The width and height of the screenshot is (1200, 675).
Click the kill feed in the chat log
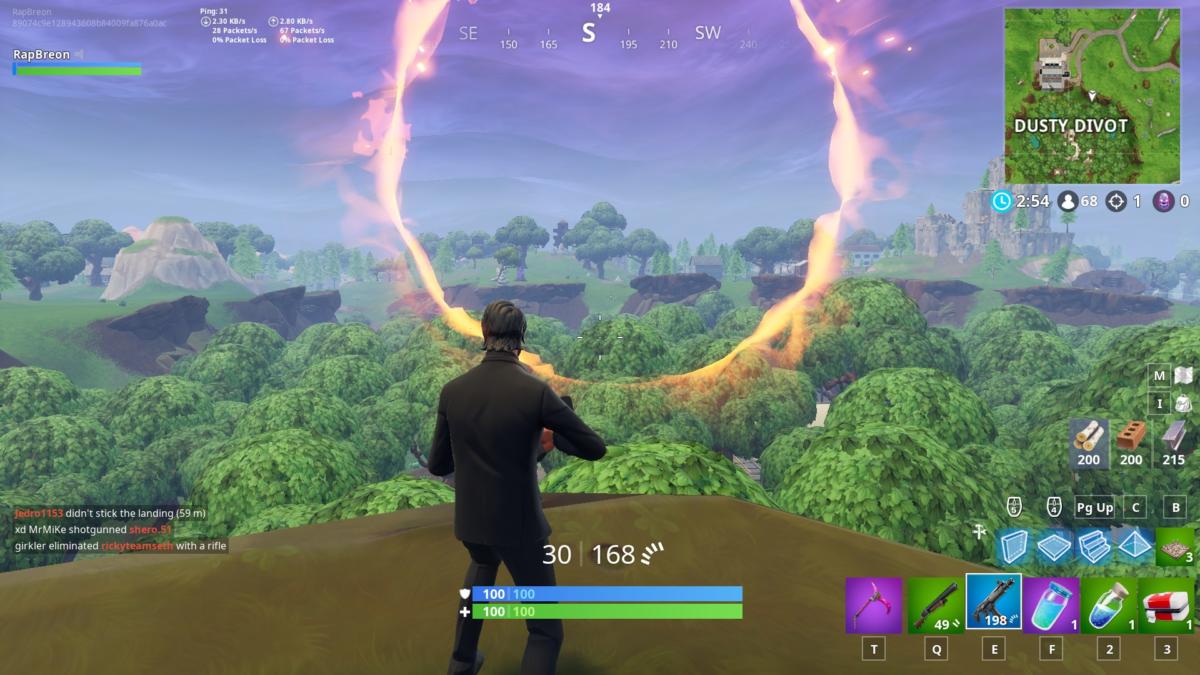[110, 529]
